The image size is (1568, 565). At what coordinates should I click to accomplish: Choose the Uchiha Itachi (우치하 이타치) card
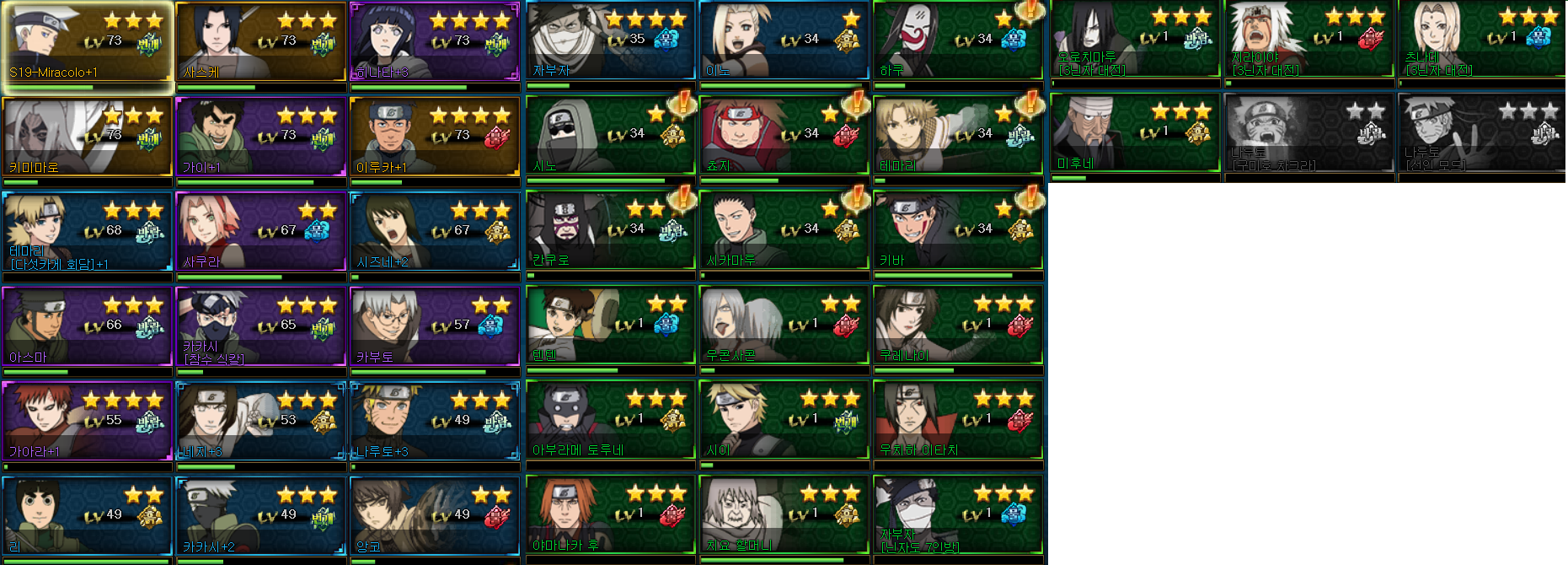[x=957, y=420]
